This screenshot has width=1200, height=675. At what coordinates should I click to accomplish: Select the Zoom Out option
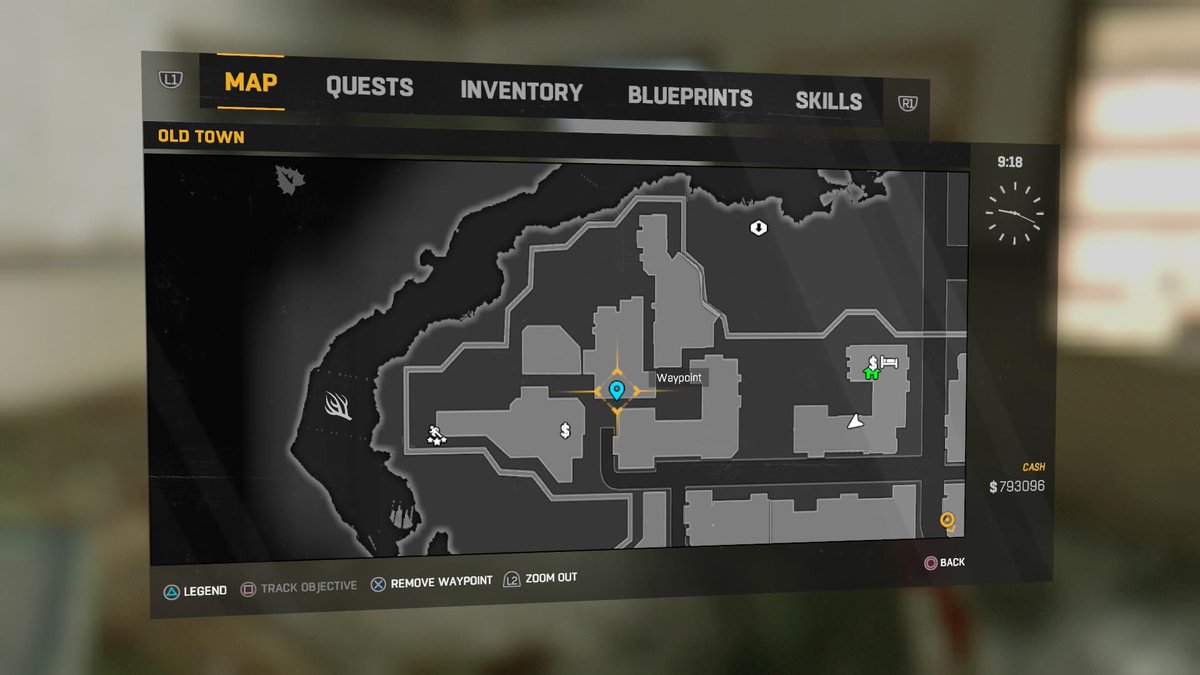541,578
